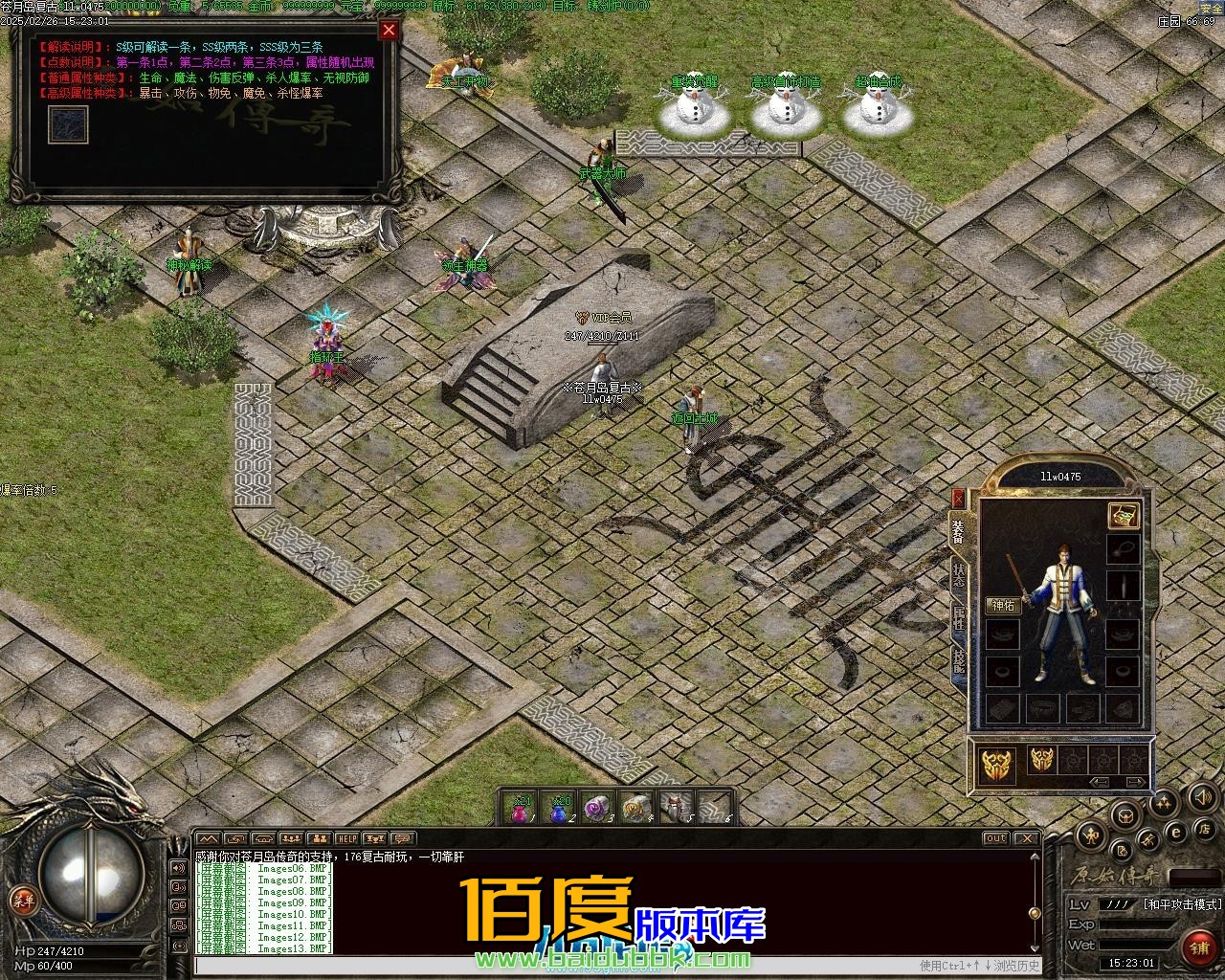Close the character equipment panel

(958, 498)
